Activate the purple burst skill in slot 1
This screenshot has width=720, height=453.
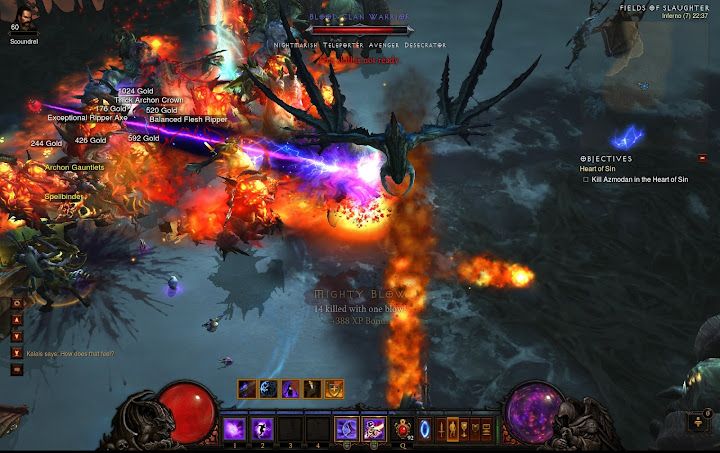234,429
